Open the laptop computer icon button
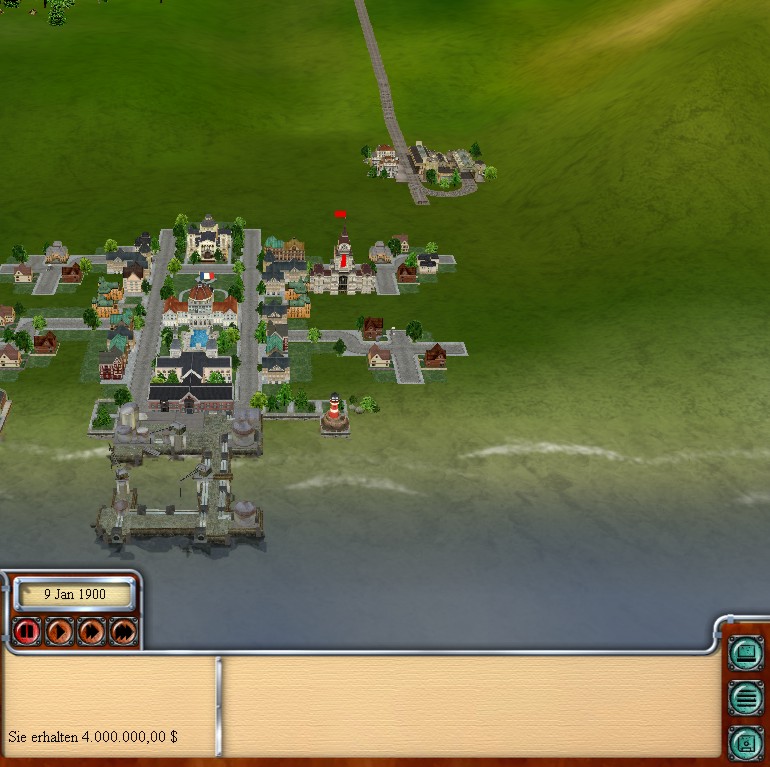 (745, 654)
